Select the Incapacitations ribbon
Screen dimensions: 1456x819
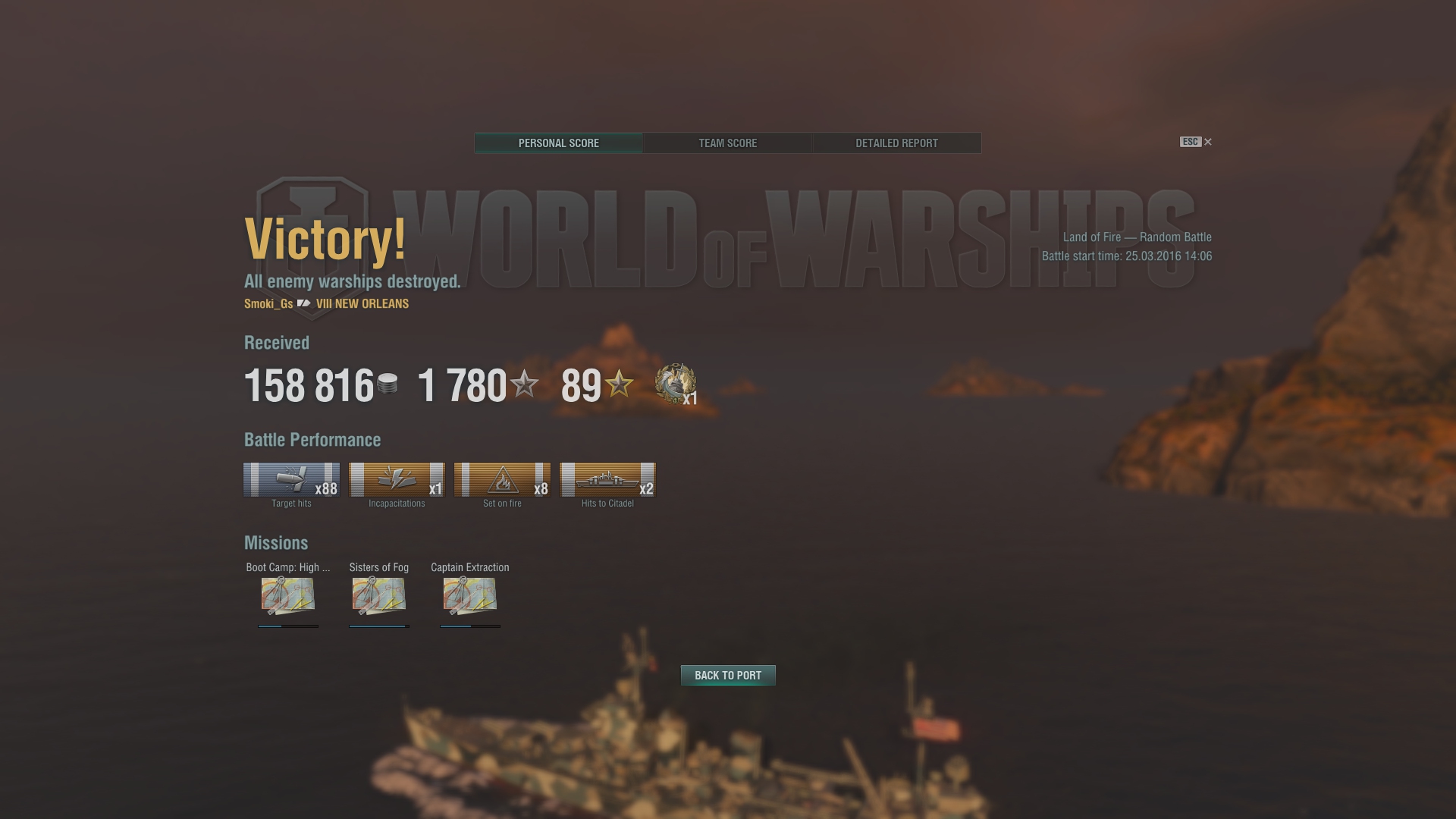tap(397, 480)
